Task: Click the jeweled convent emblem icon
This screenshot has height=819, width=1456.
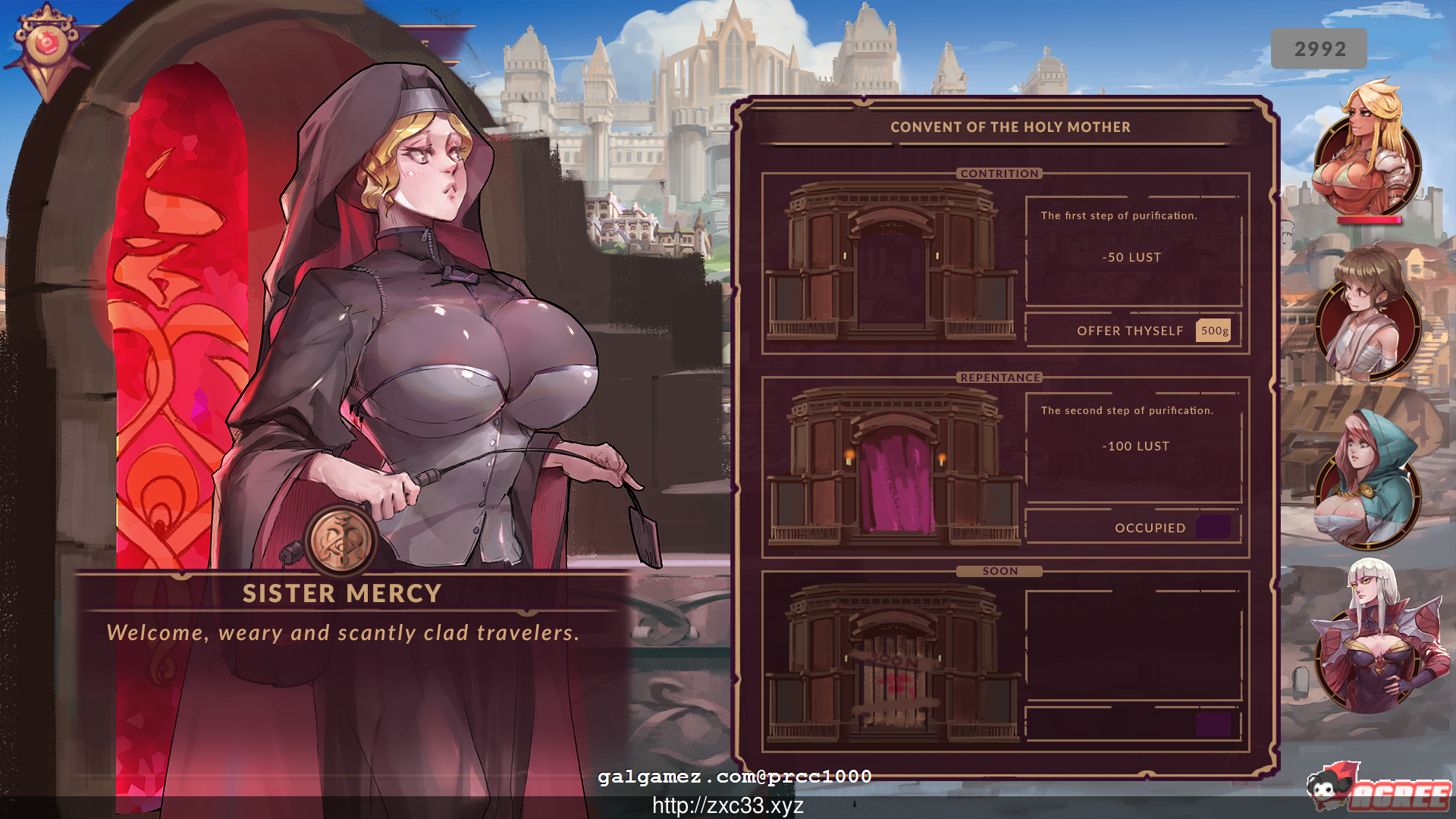Action: coord(47,42)
